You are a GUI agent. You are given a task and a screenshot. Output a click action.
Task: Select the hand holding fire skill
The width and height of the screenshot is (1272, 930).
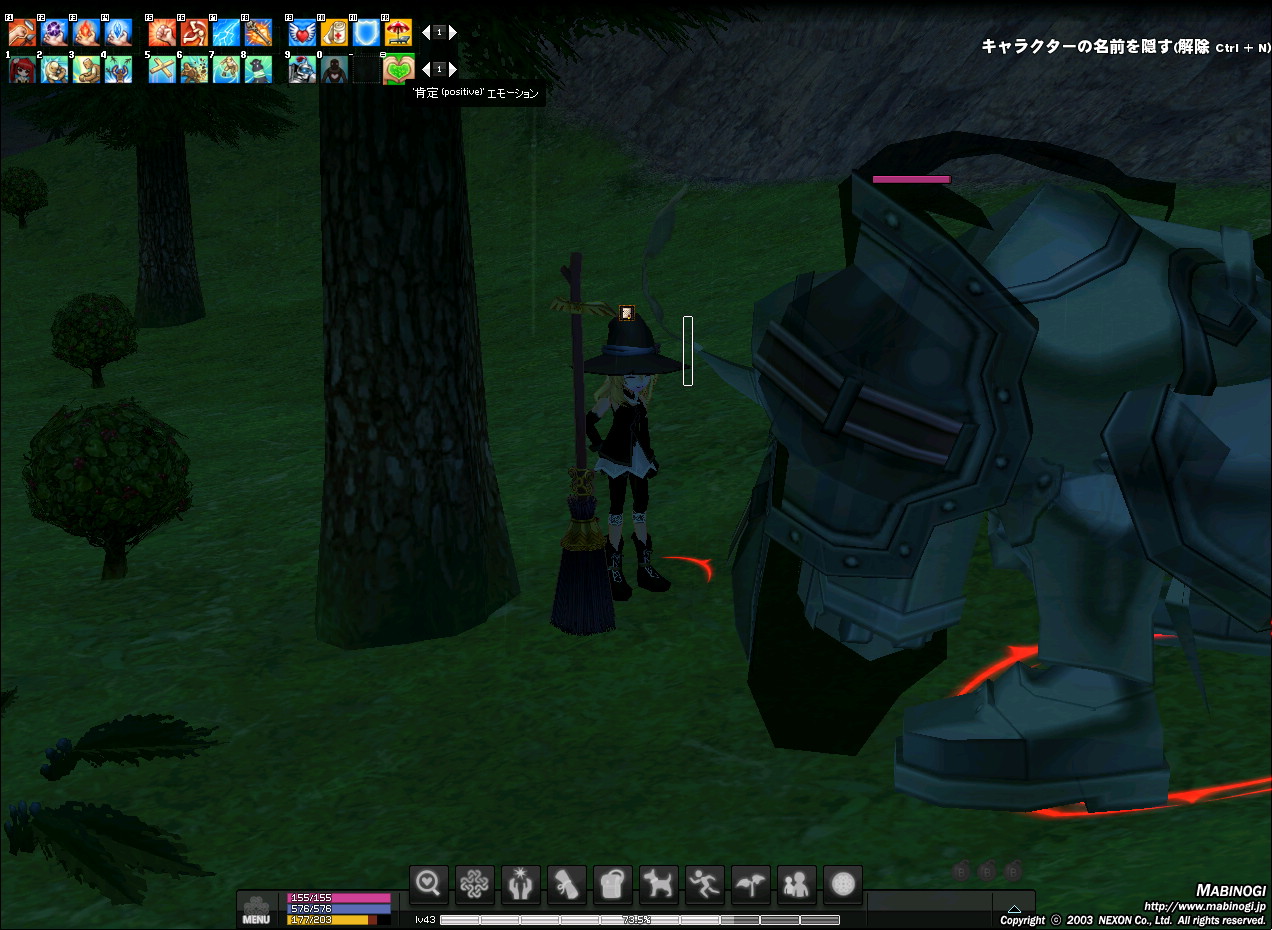[86, 32]
